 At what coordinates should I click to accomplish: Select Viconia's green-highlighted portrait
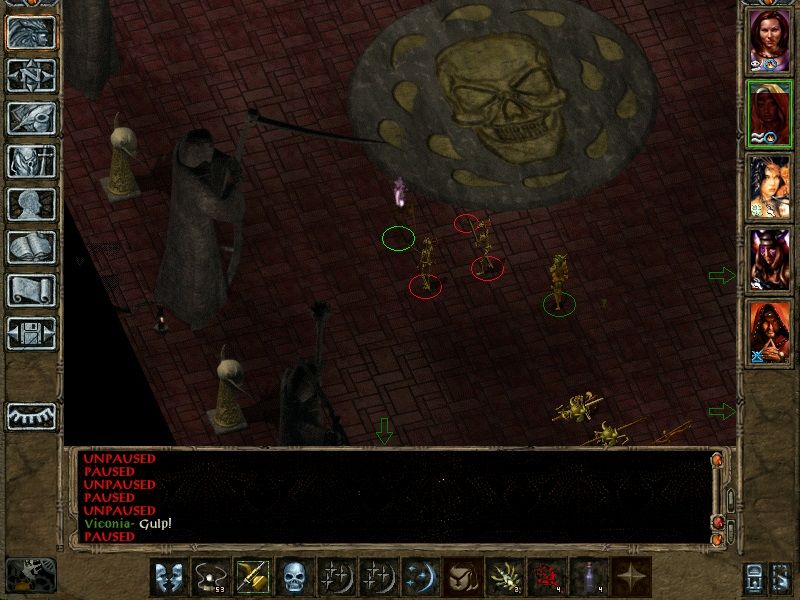tap(769, 114)
